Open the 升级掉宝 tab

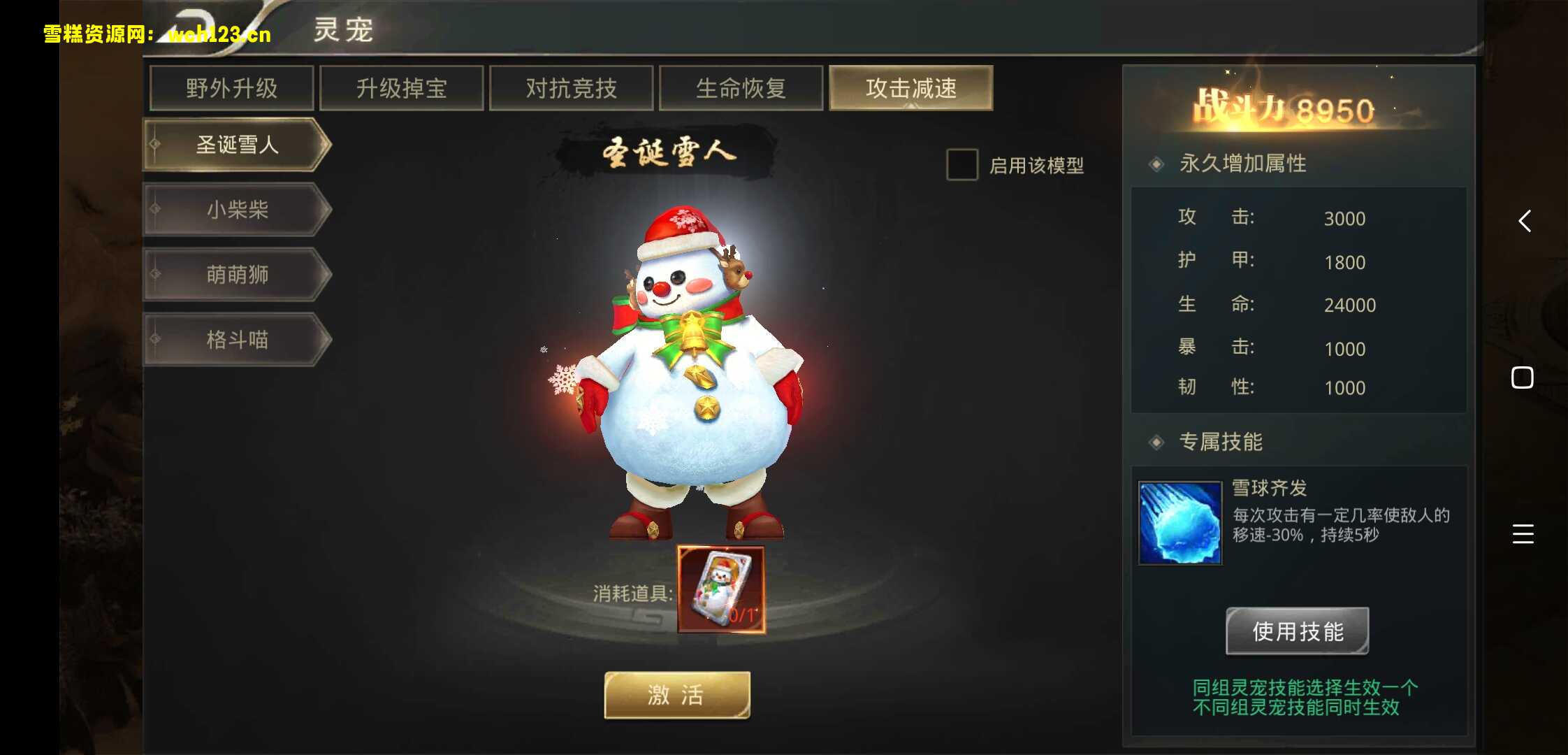pyautogui.click(x=401, y=88)
